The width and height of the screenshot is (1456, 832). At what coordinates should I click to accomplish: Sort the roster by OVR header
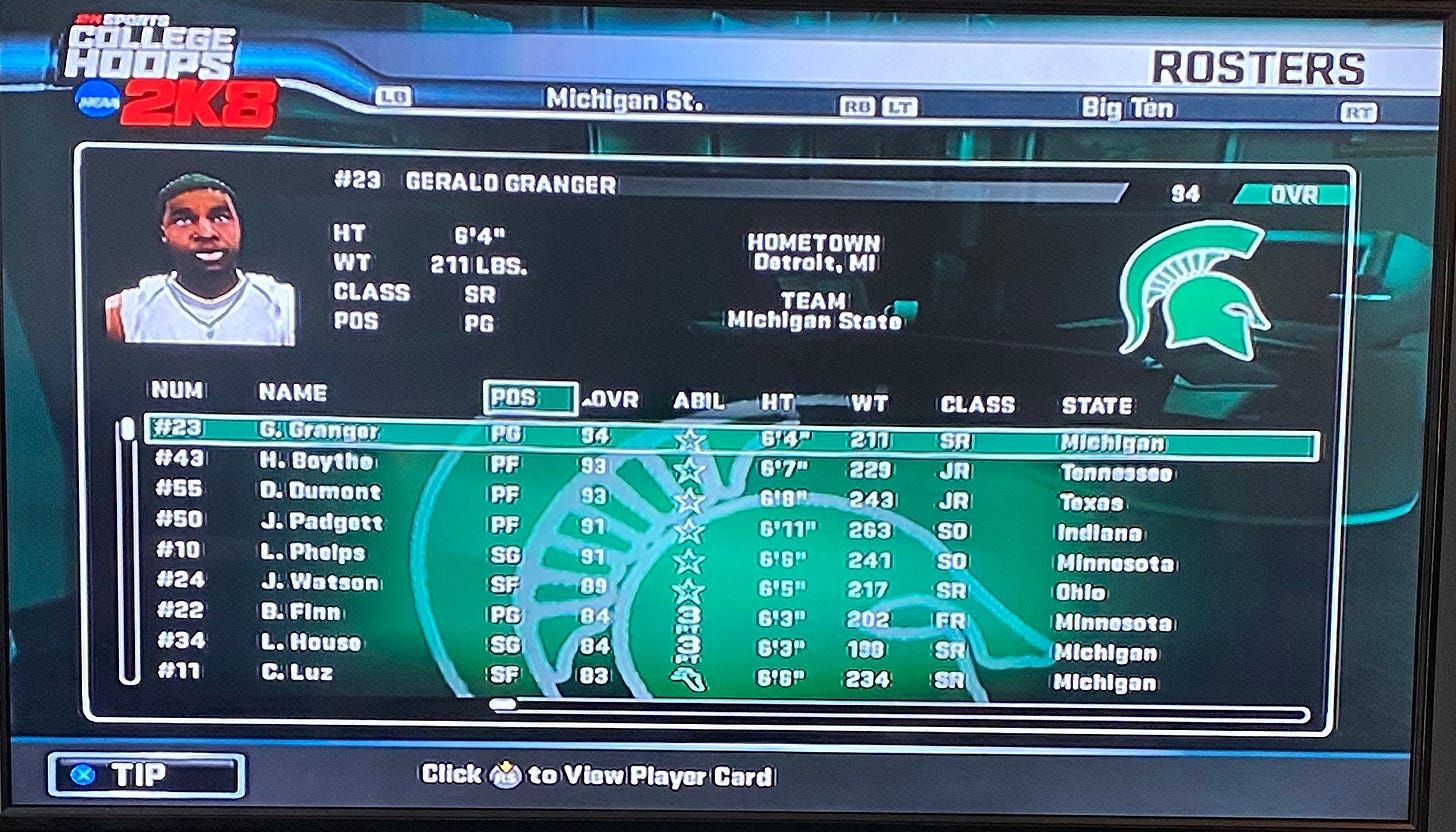[x=612, y=401]
